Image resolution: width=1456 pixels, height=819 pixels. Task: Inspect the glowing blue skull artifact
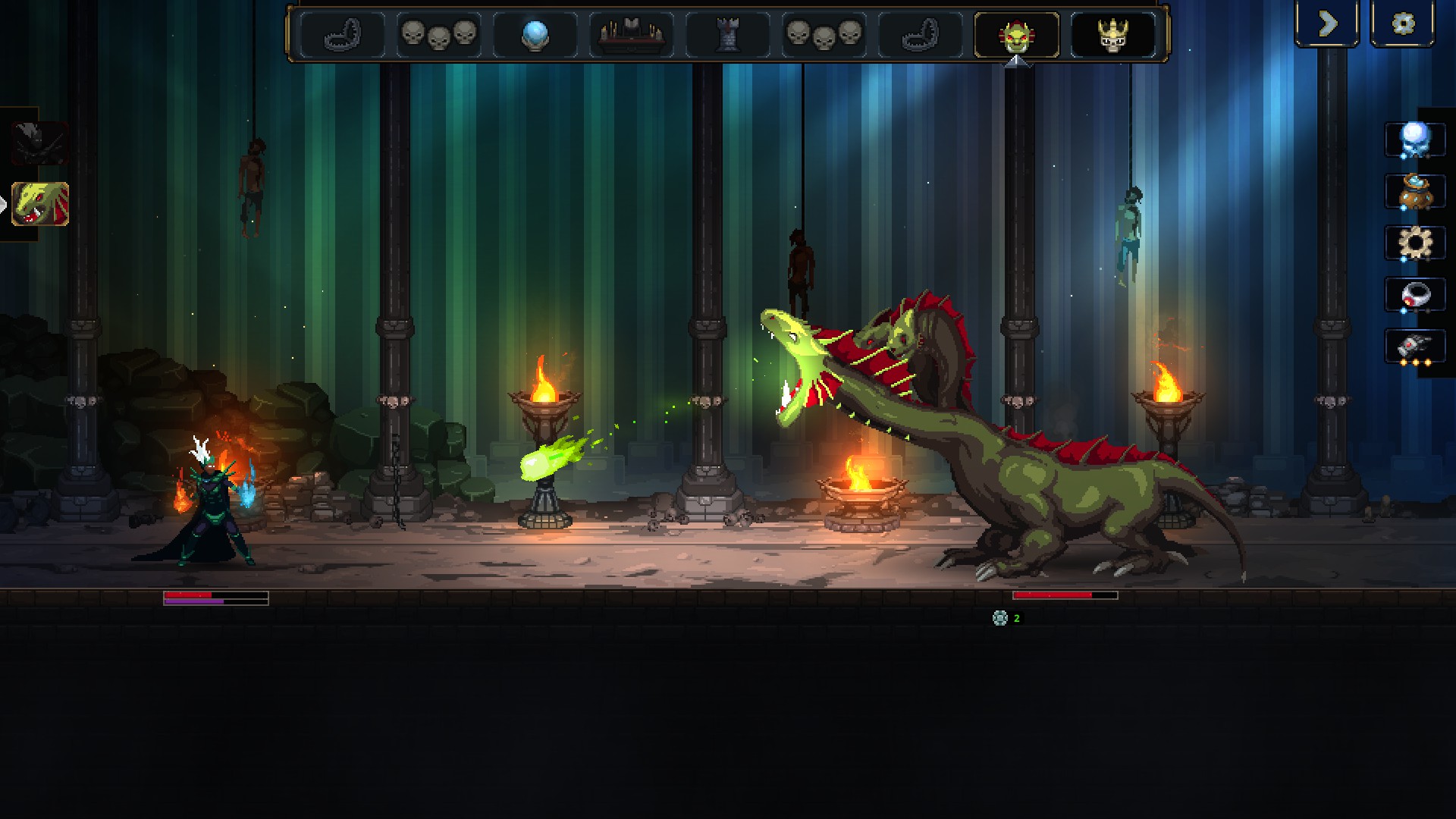(x=1414, y=140)
